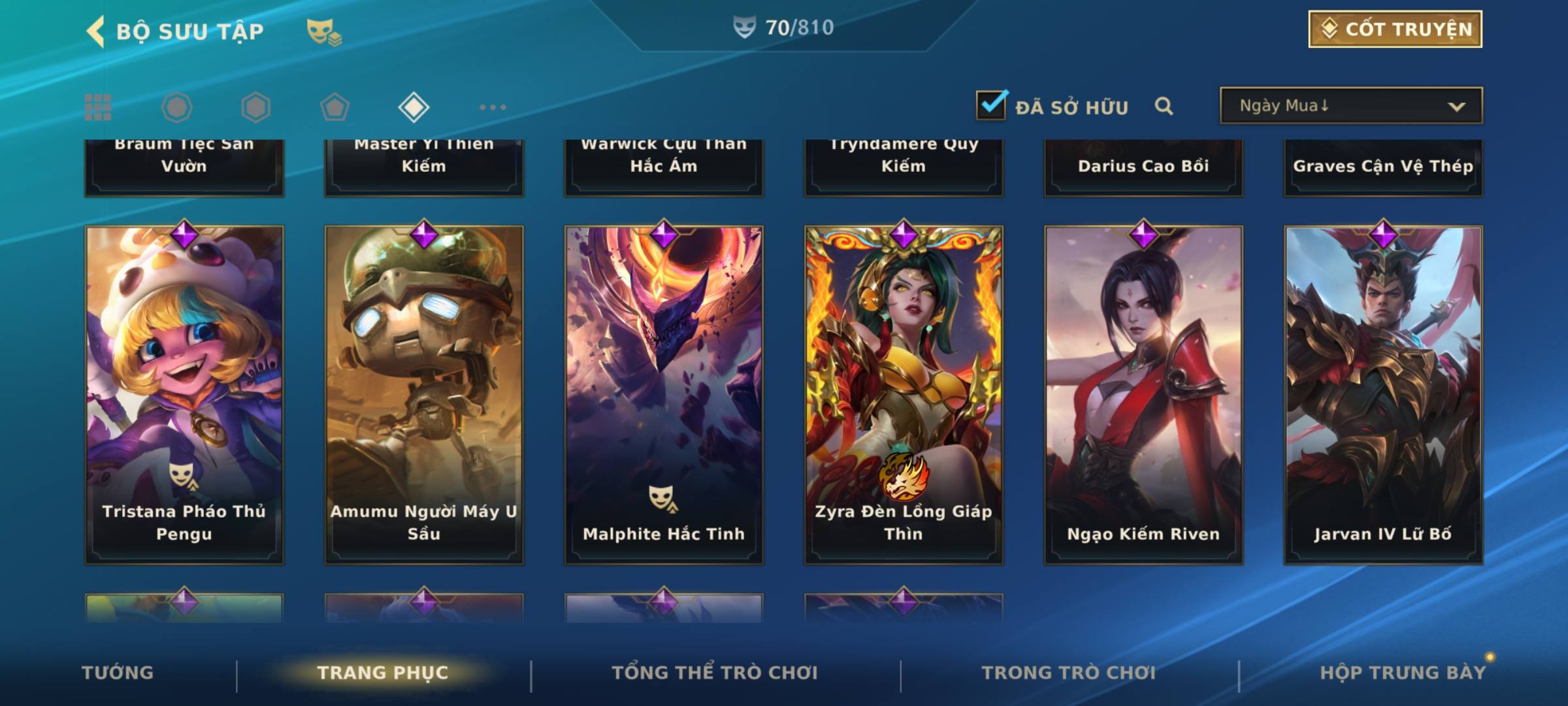Click the mask and coins icon
Viewport: 1568px width, 706px height.
coord(324,31)
